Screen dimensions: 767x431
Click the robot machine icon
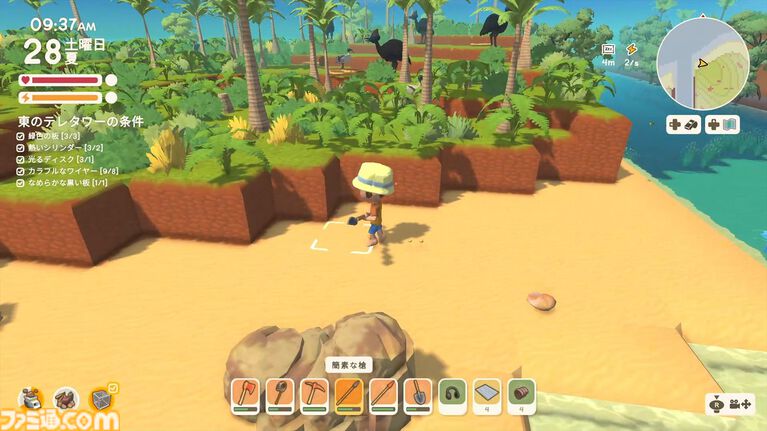coord(30,399)
